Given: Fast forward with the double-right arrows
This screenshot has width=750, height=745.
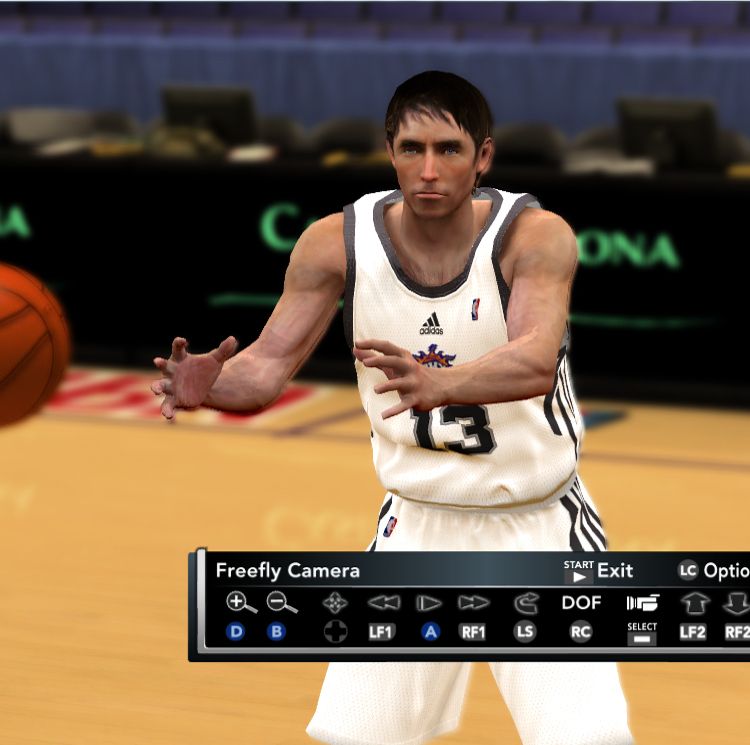Looking at the screenshot, I should (x=474, y=603).
